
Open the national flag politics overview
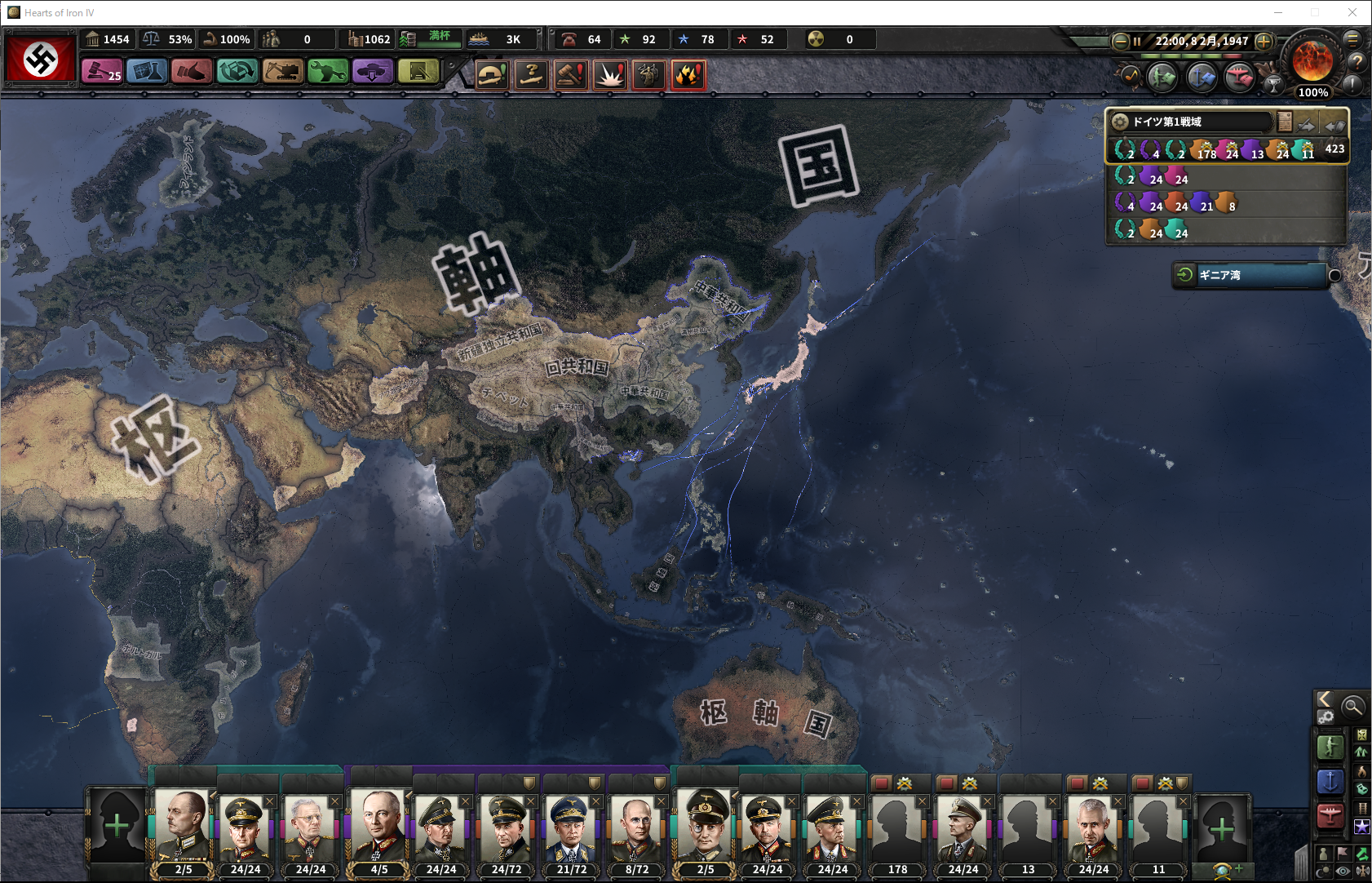41,59
